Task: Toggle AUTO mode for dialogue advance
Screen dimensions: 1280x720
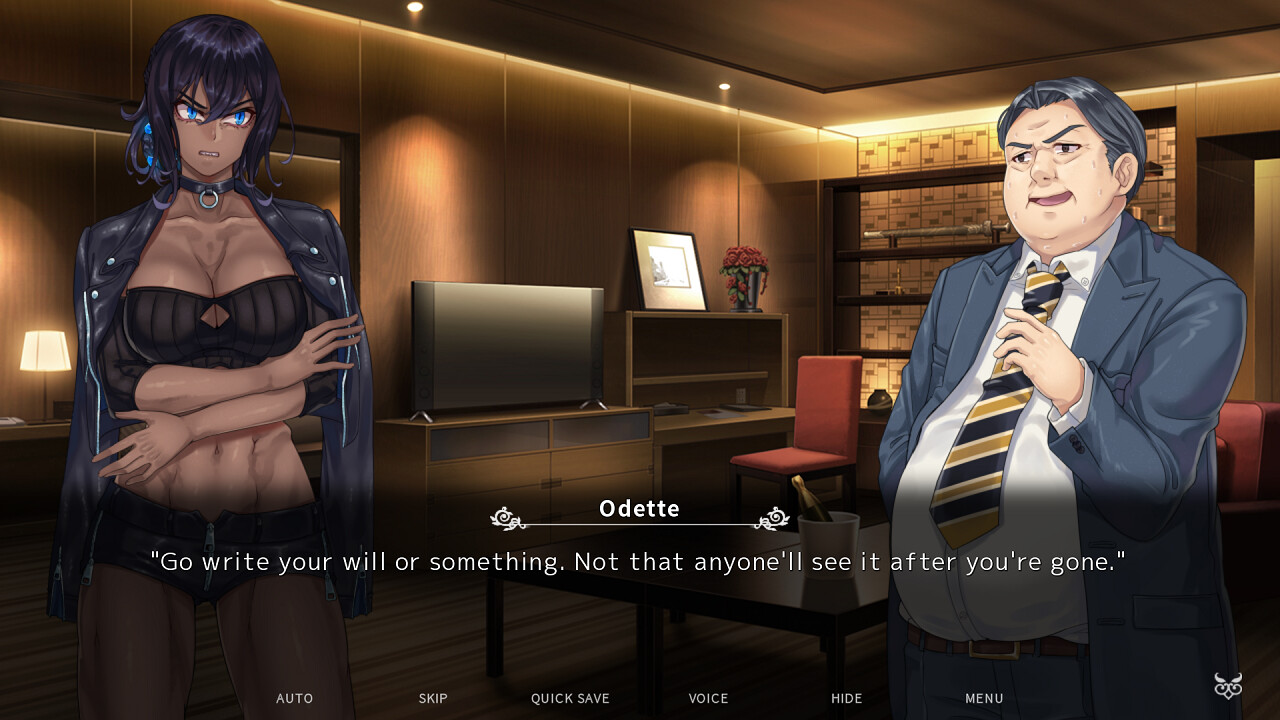Action: click(294, 698)
